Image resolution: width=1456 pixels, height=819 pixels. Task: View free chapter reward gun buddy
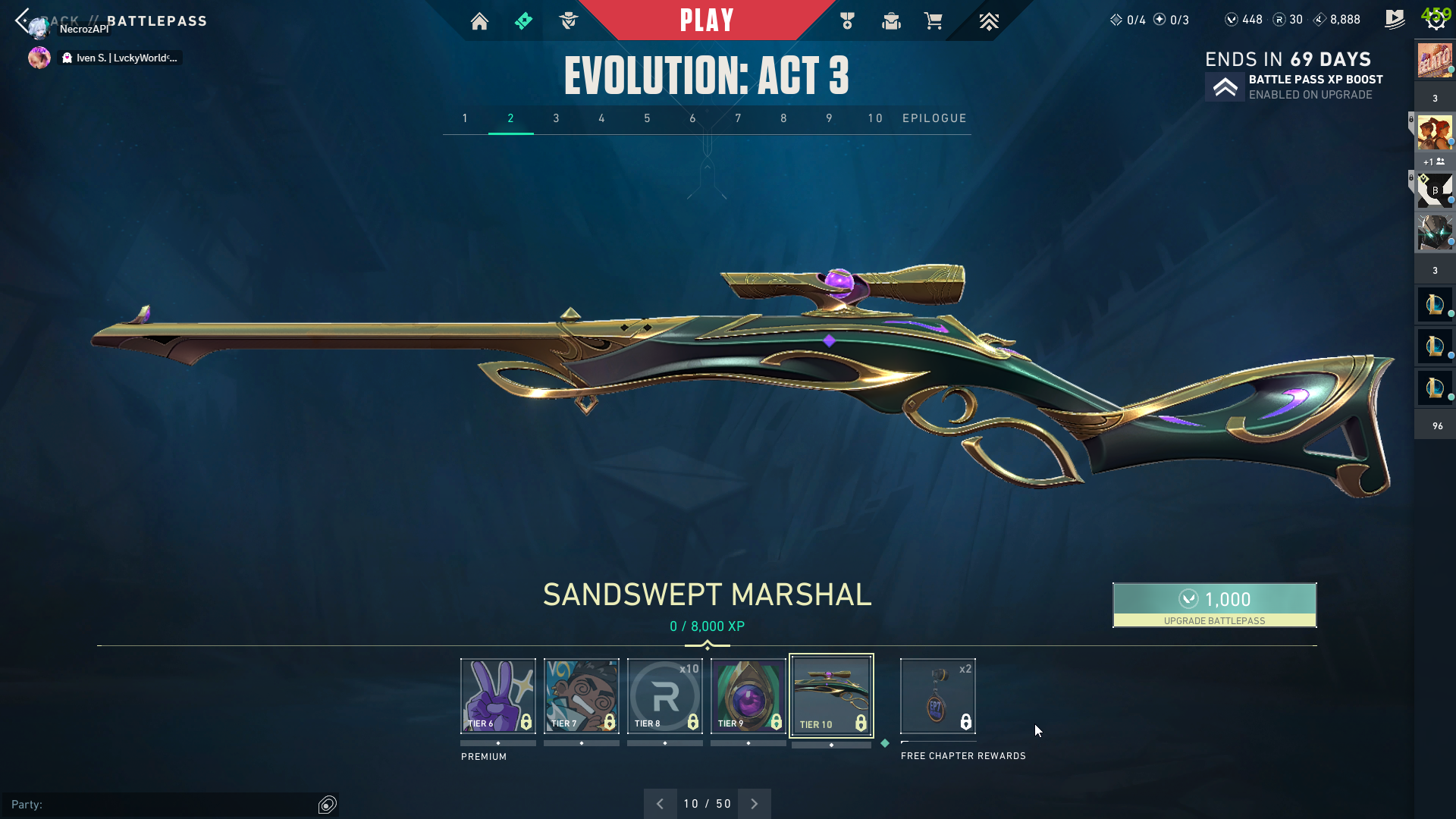937,695
